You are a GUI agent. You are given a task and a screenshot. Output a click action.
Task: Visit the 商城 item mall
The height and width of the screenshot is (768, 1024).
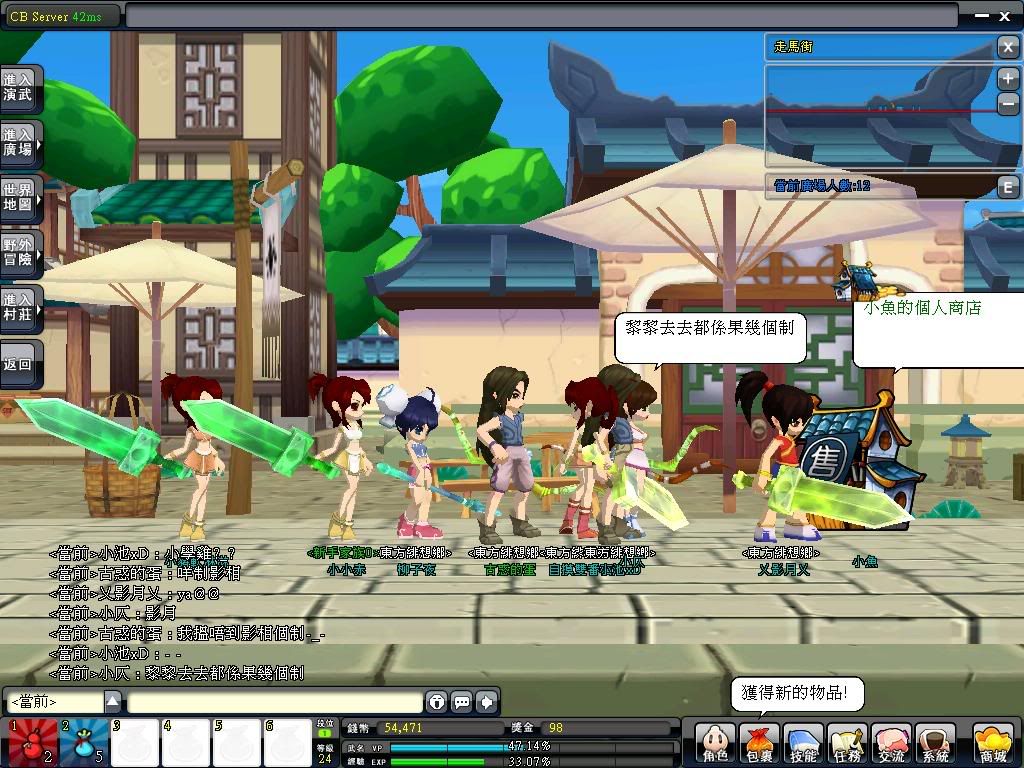991,745
